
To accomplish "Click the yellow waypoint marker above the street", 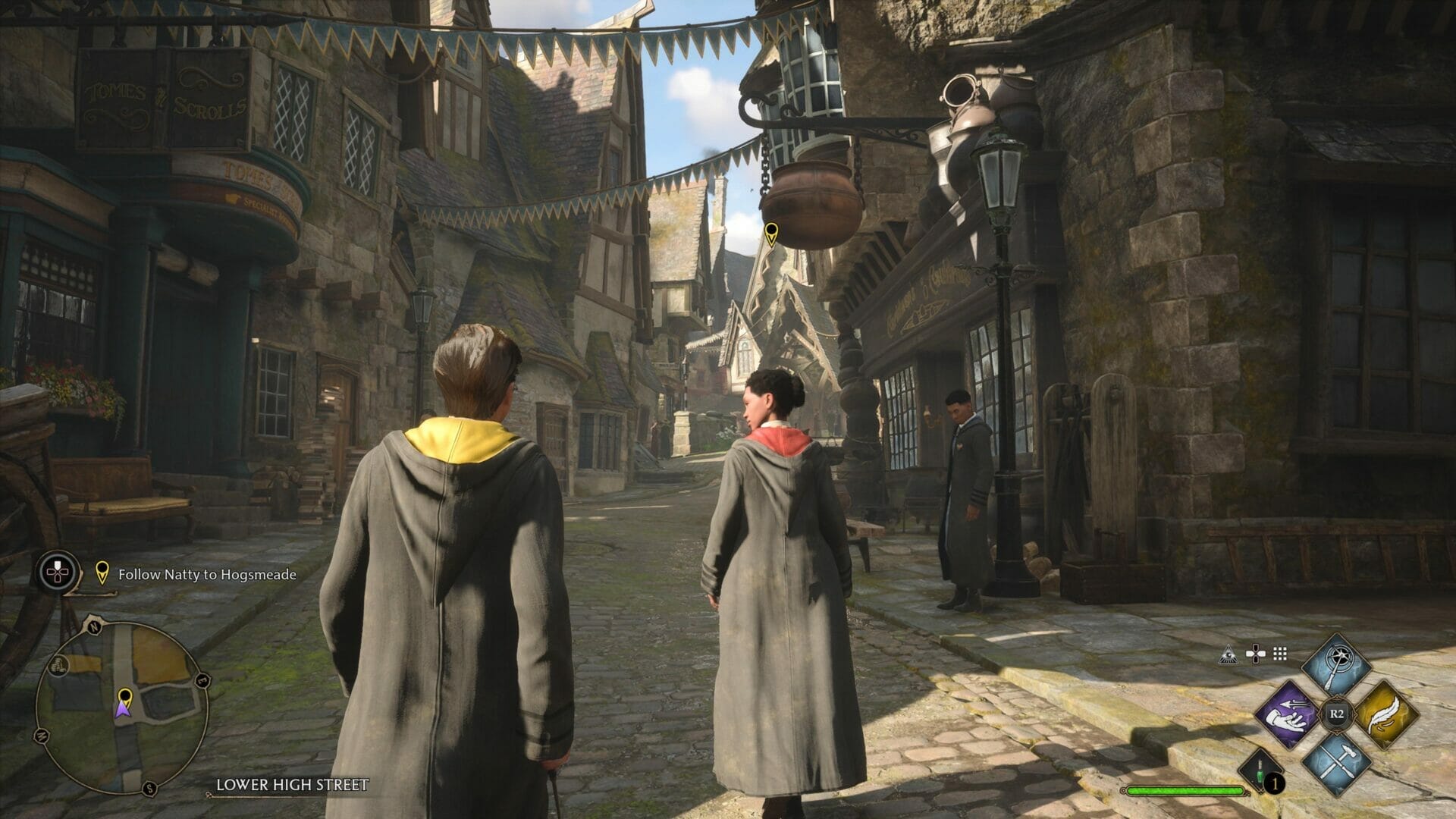I will pyautogui.click(x=771, y=234).
